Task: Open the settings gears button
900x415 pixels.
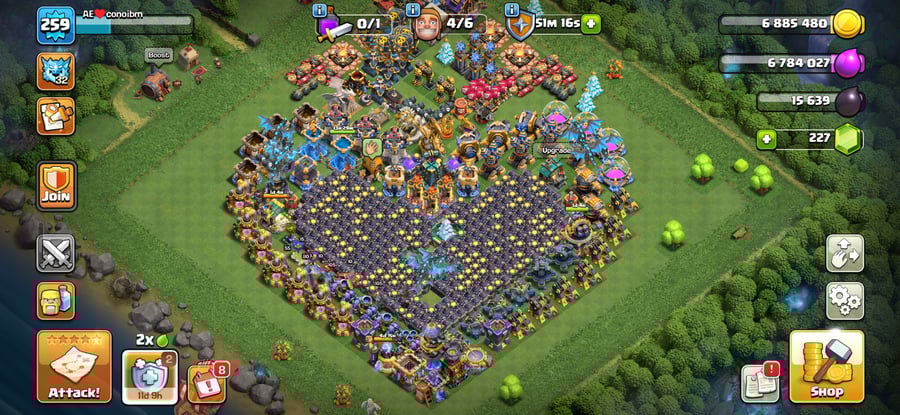Action: point(845,300)
